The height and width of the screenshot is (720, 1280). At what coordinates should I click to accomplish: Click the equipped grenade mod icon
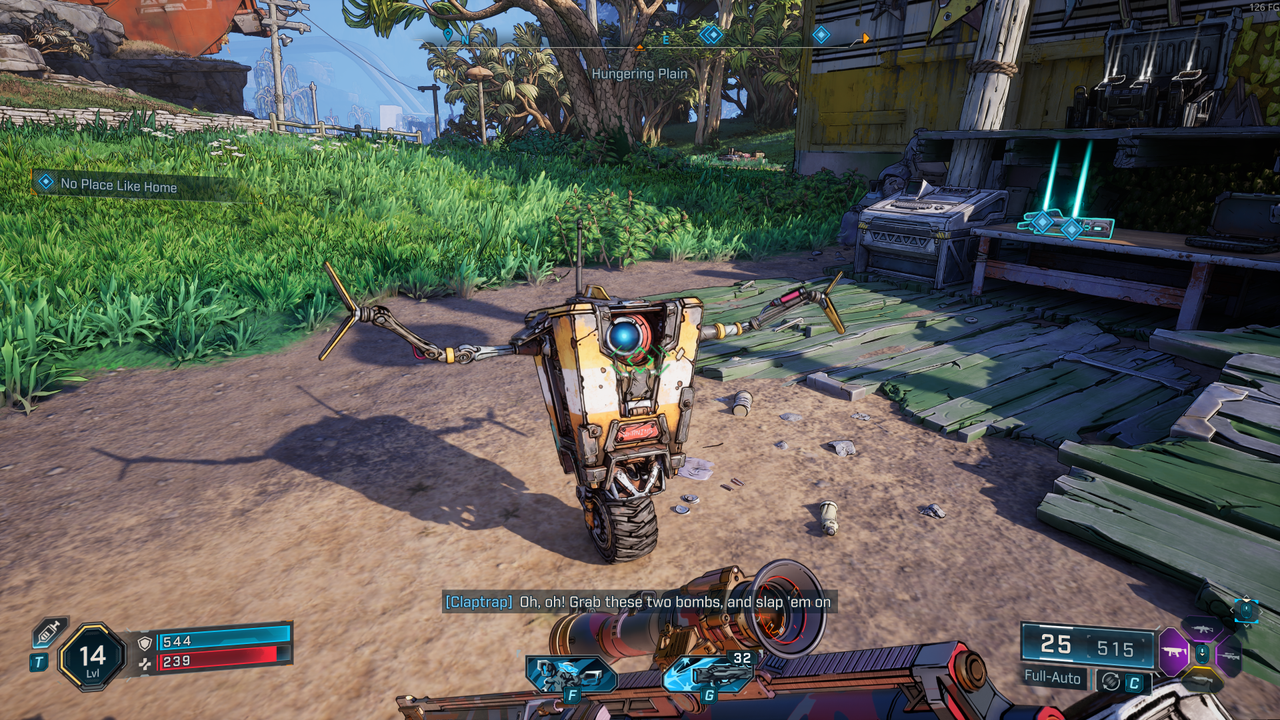point(1247,611)
